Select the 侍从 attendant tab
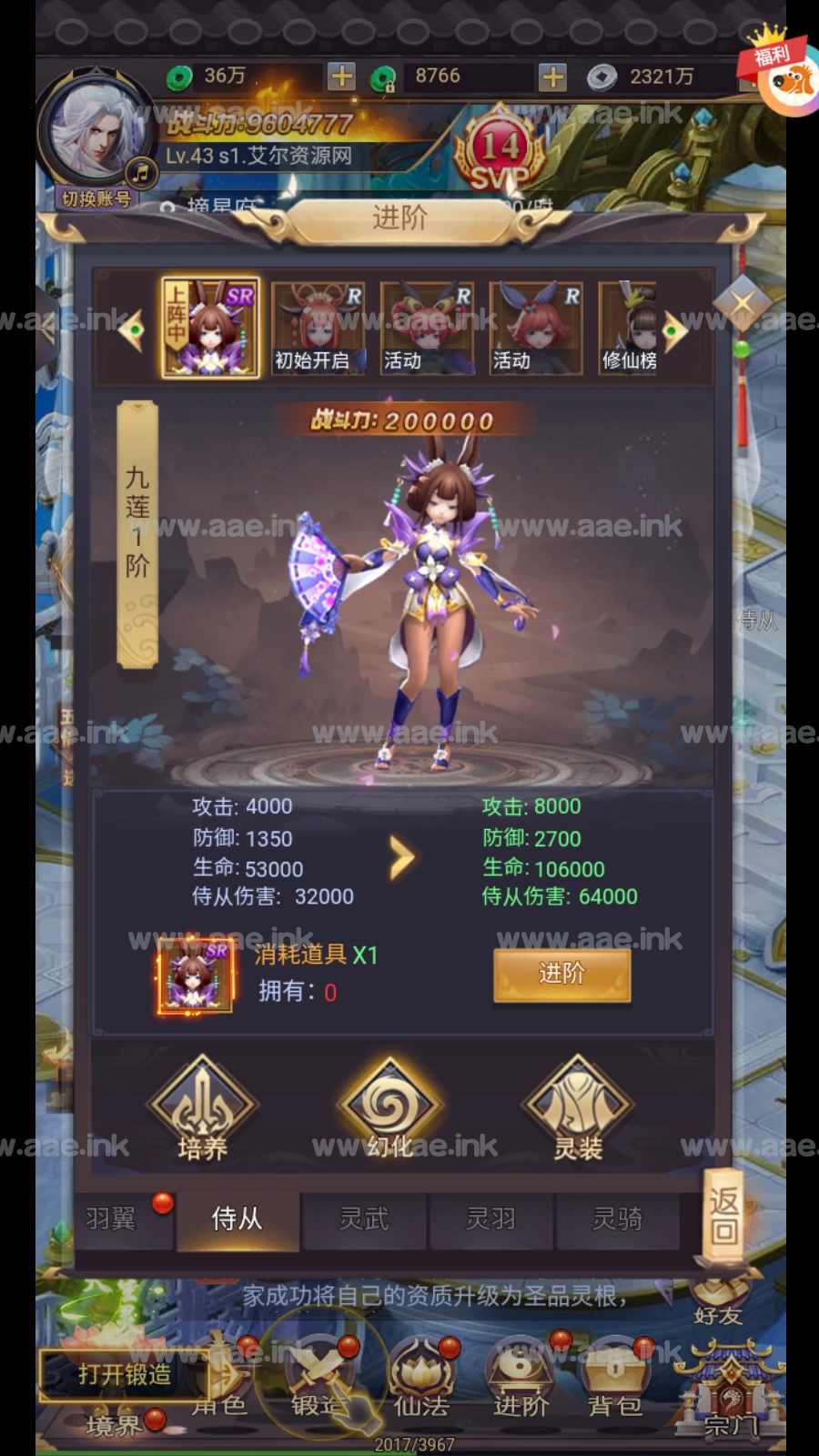 (237, 1218)
